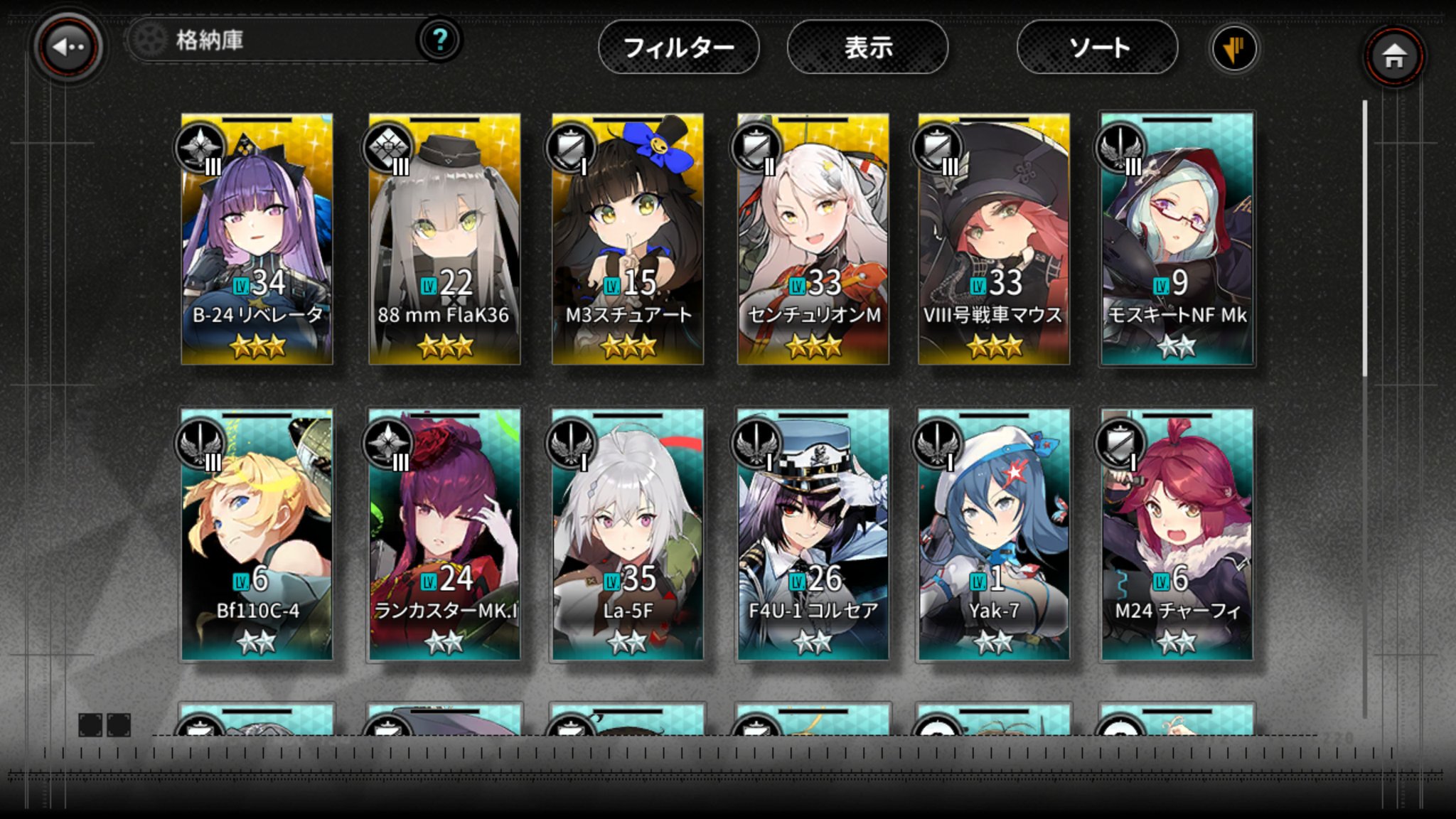Click the hangar list scrollbar
Screen dimensions: 1456x819
point(1365,239)
